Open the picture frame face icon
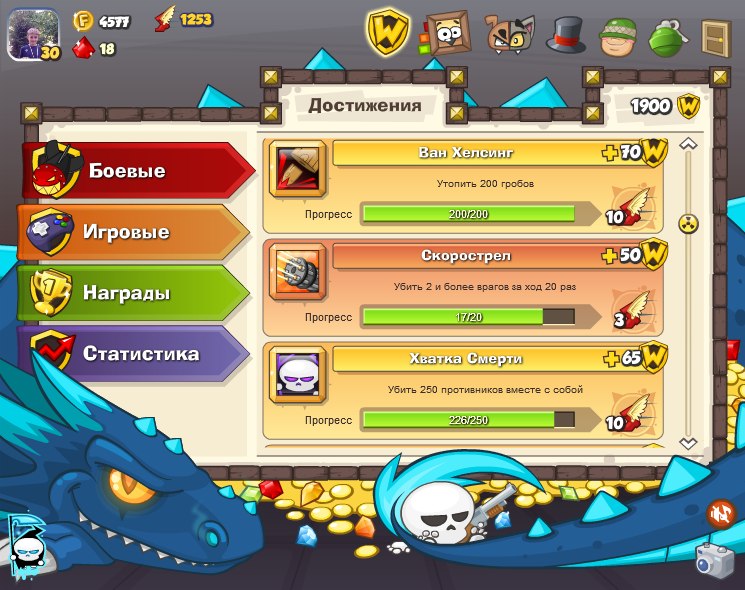This screenshot has width=745, height=590. [x=447, y=34]
